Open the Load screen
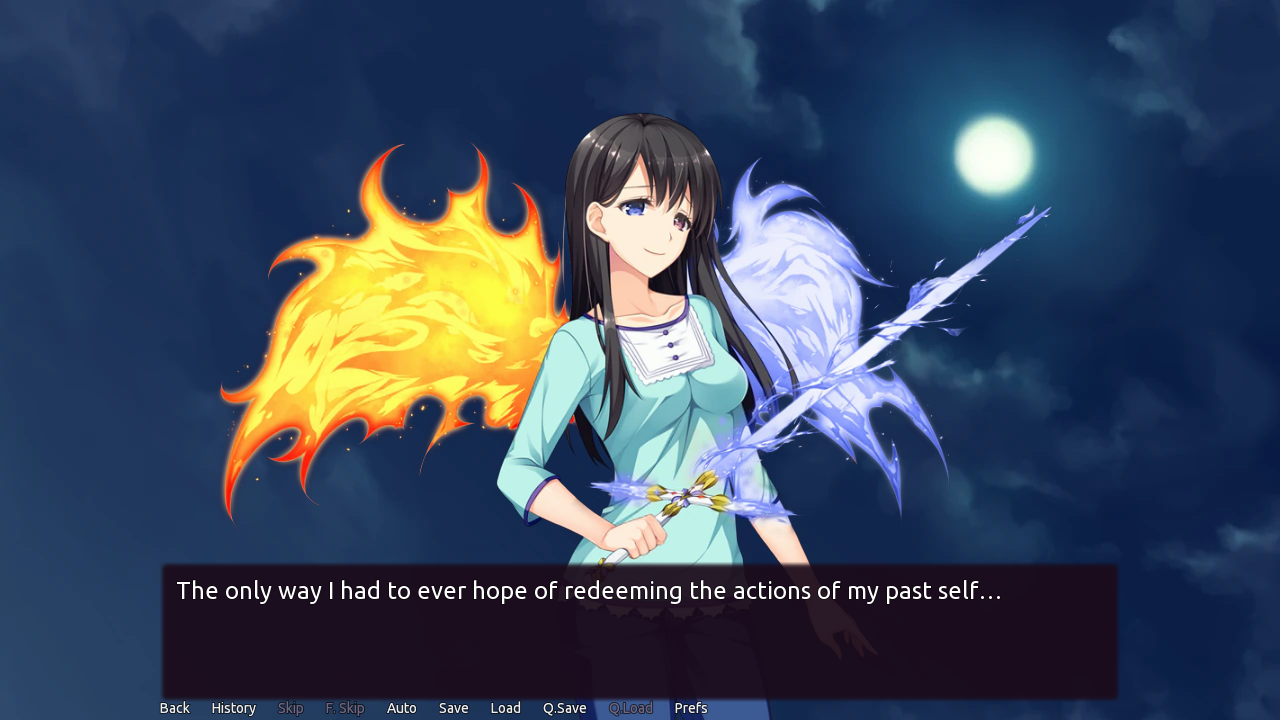 point(505,707)
